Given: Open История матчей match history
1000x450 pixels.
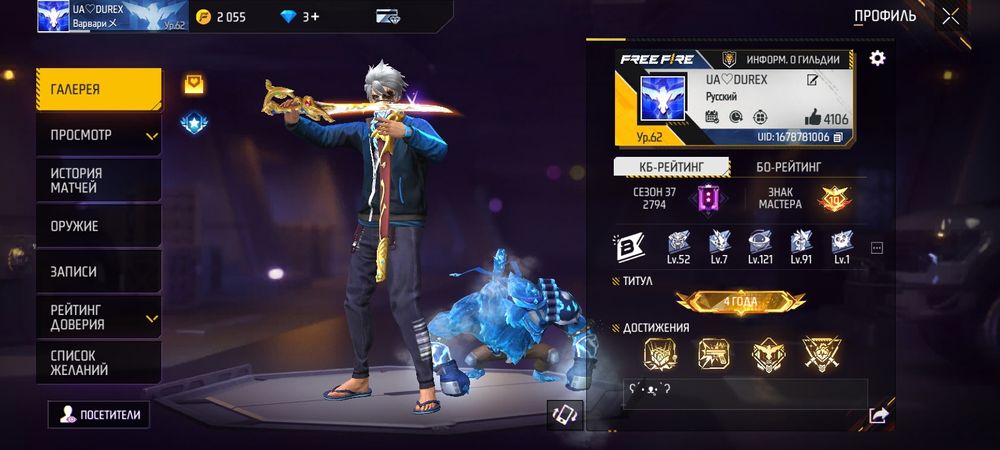Looking at the screenshot, I should (x=98, y=180).
